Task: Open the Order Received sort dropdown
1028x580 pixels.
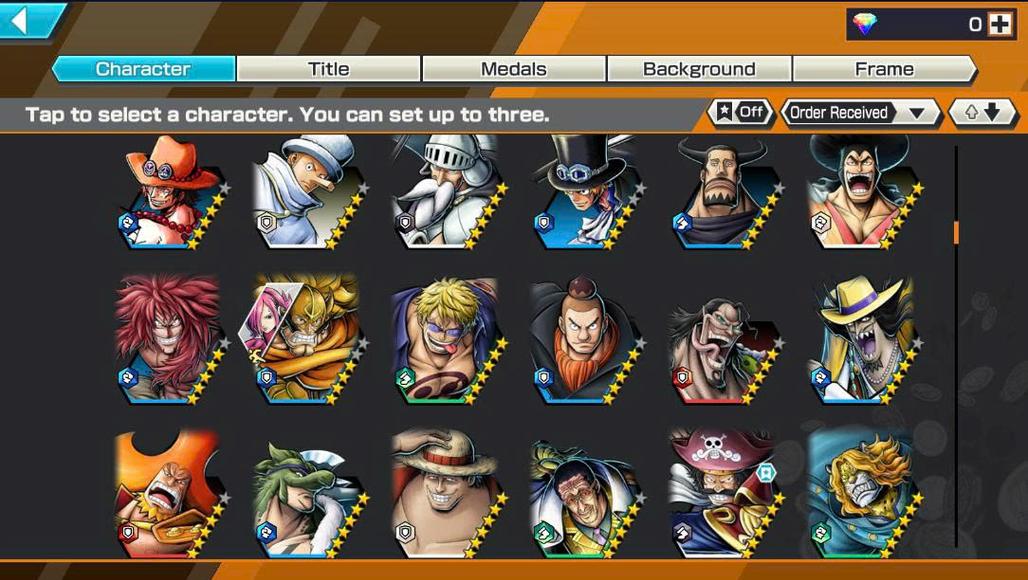Action: point(860,113)
